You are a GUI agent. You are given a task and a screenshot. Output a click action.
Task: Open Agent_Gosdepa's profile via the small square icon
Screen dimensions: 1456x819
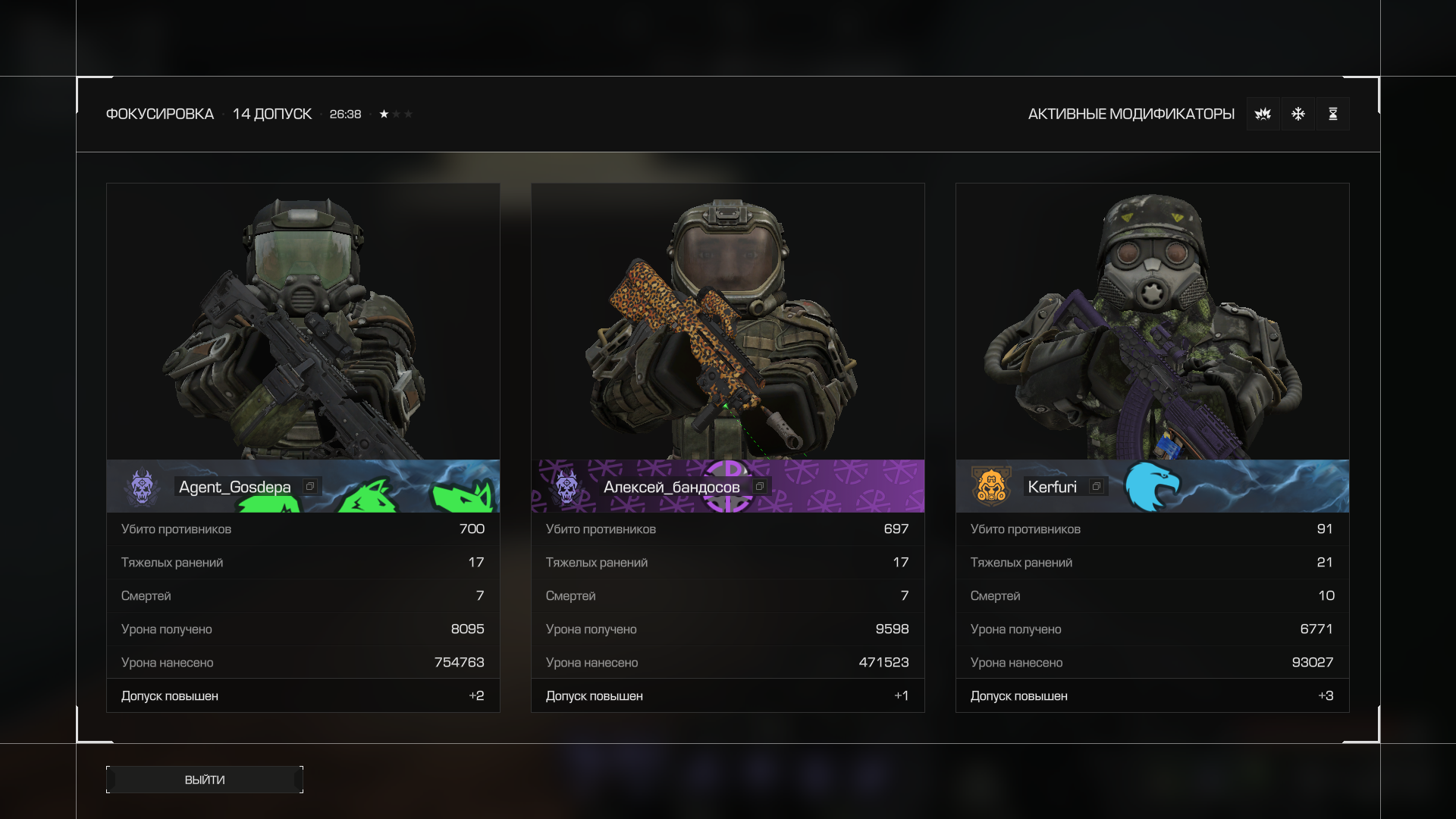pyautogui.click(x=310, y=487)
